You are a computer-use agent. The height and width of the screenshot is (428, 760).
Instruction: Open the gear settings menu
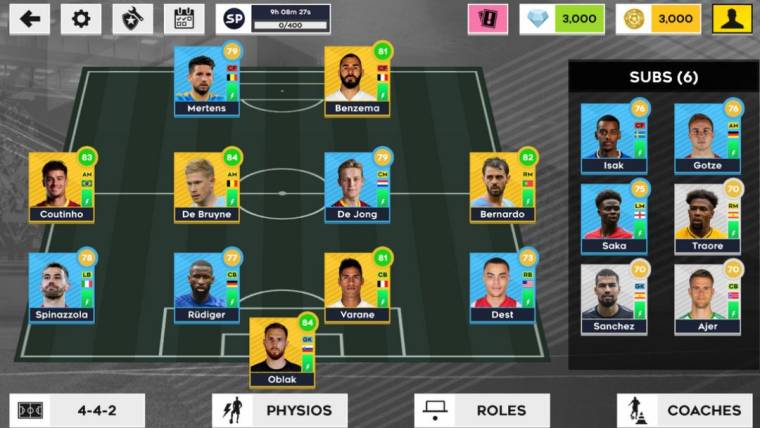81,19
